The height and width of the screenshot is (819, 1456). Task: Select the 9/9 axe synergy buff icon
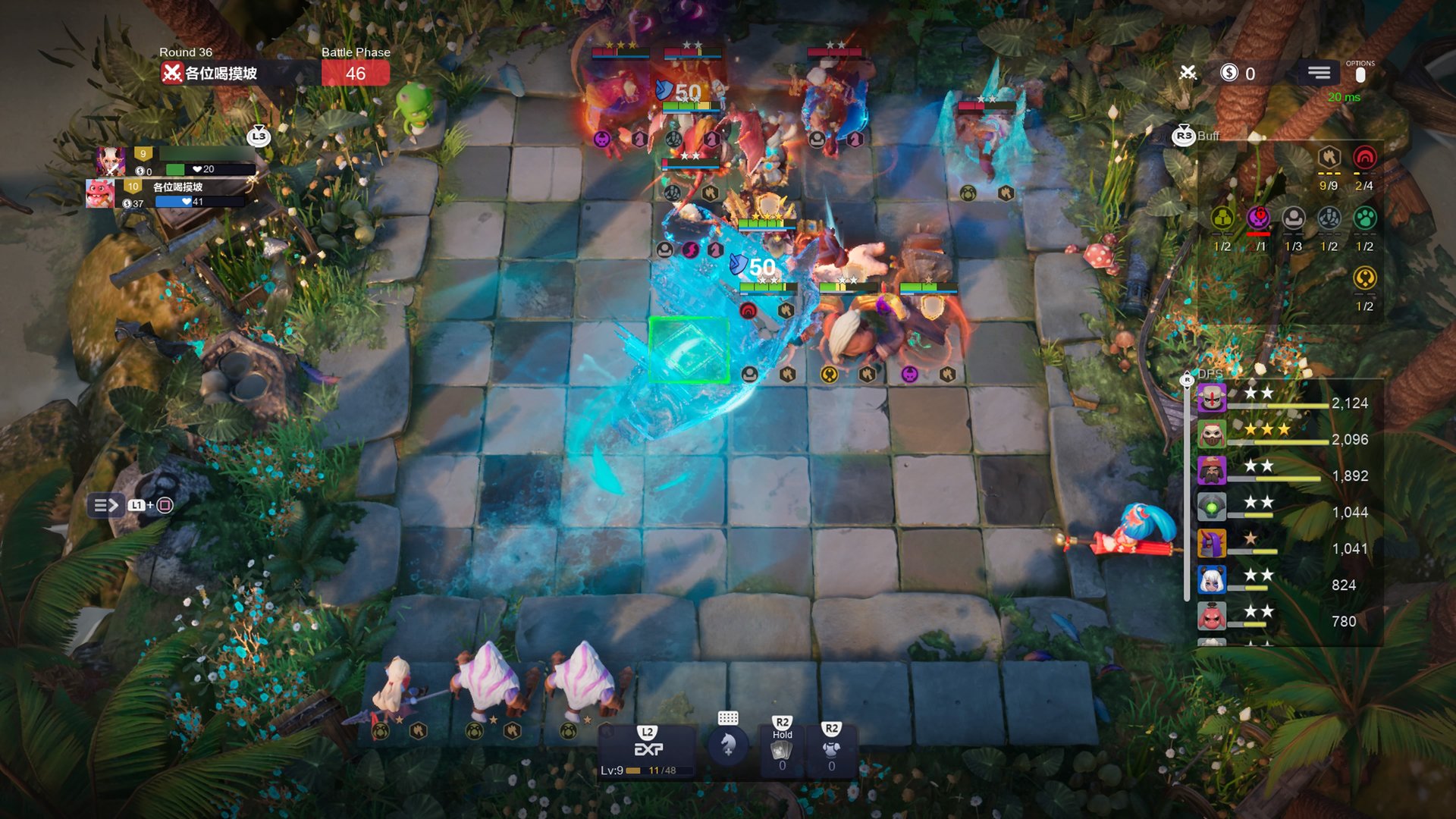click(x=1329, y=158)
